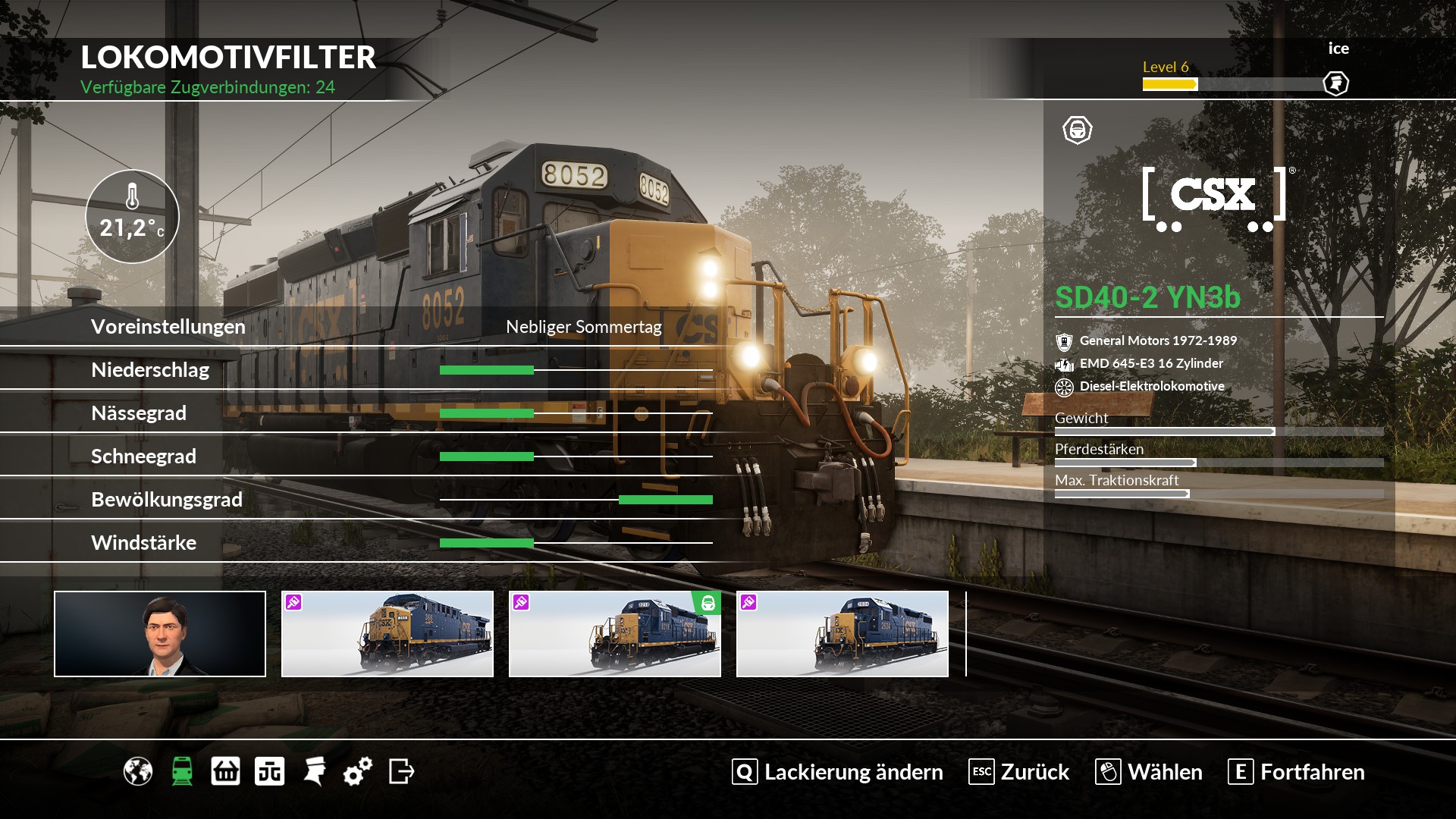The image size is (1456, 819).
Task: Click the temperature gauge showing 21,2°C
Action: point(132,216)
